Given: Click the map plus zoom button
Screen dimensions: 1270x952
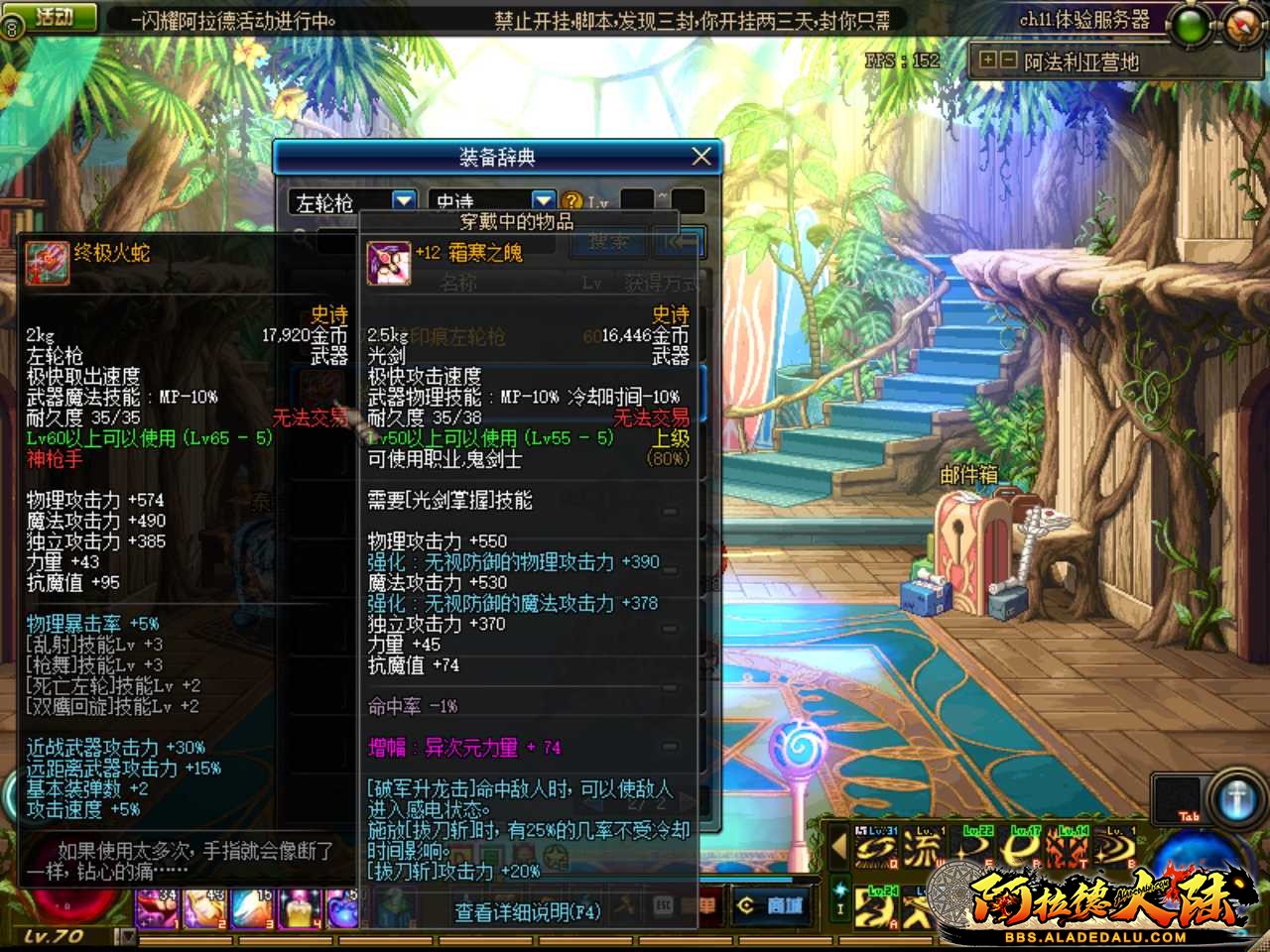Looking at the screenshot, I should click(x=987, y=60).
